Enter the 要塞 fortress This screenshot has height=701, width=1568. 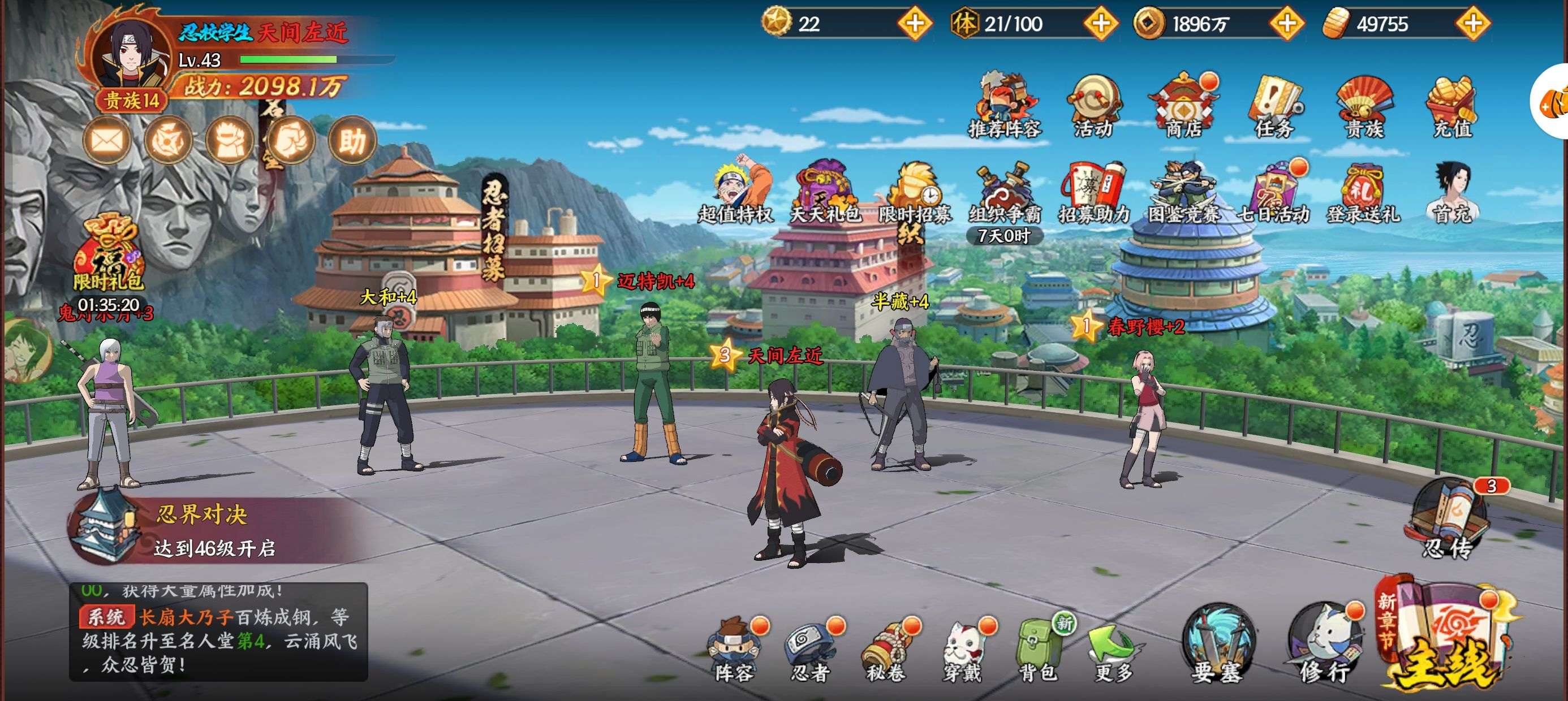tap(1217, 645)
